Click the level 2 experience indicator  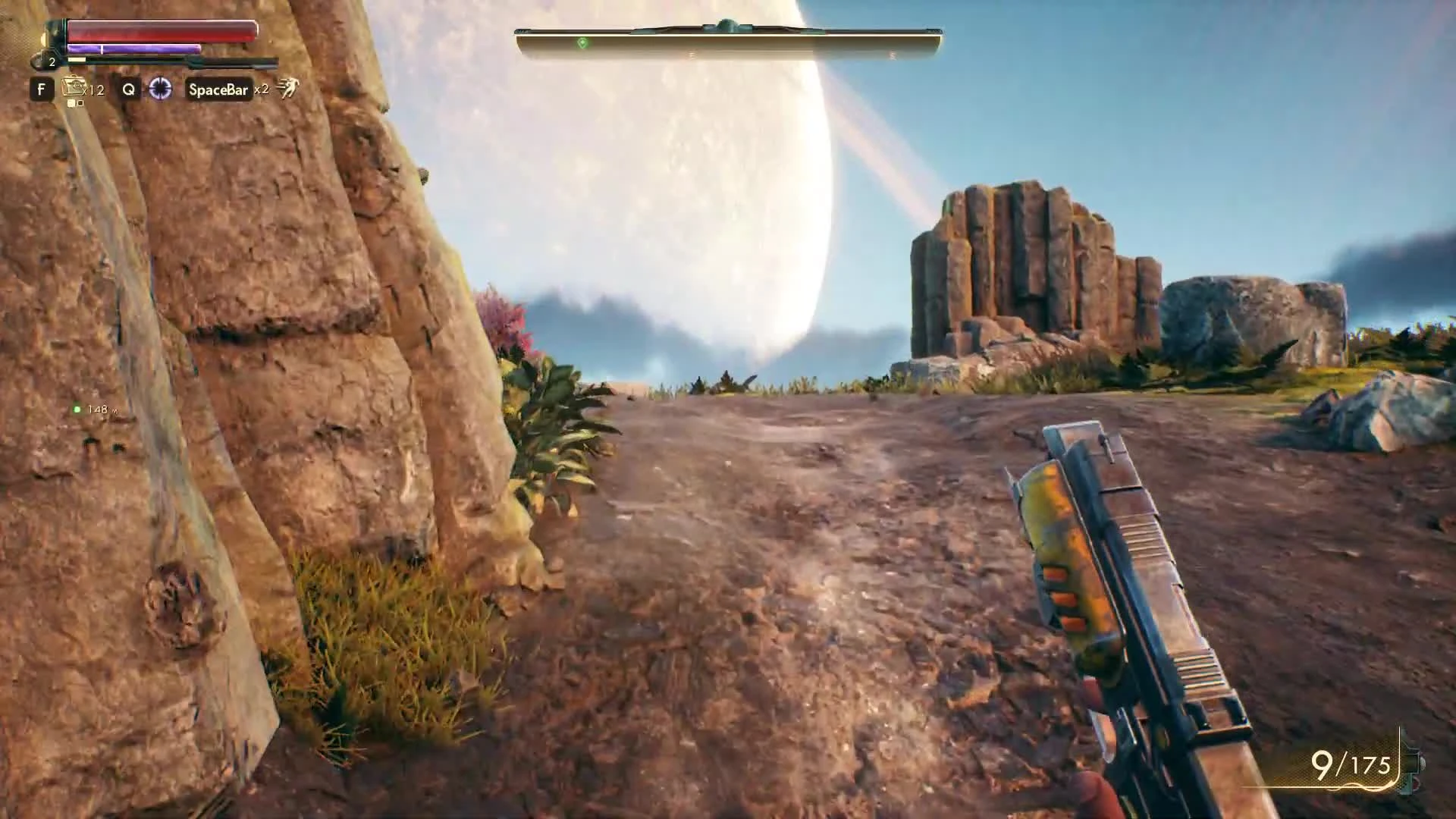pos(52,63)
